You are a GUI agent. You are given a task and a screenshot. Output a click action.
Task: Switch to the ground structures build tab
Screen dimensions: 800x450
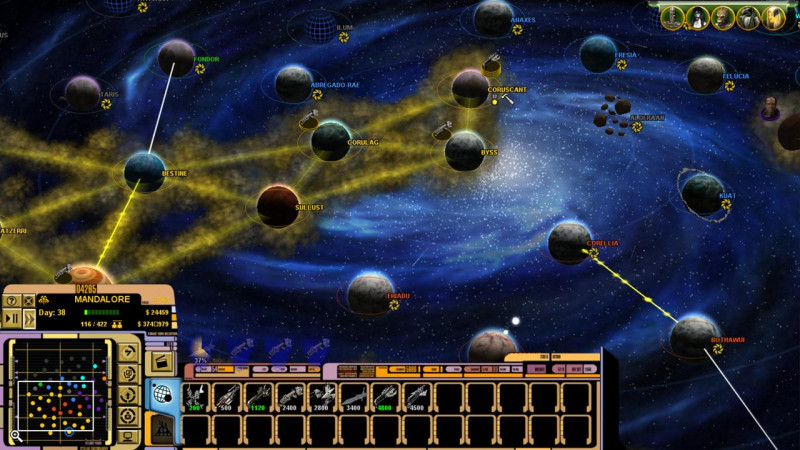click(162, 430)
